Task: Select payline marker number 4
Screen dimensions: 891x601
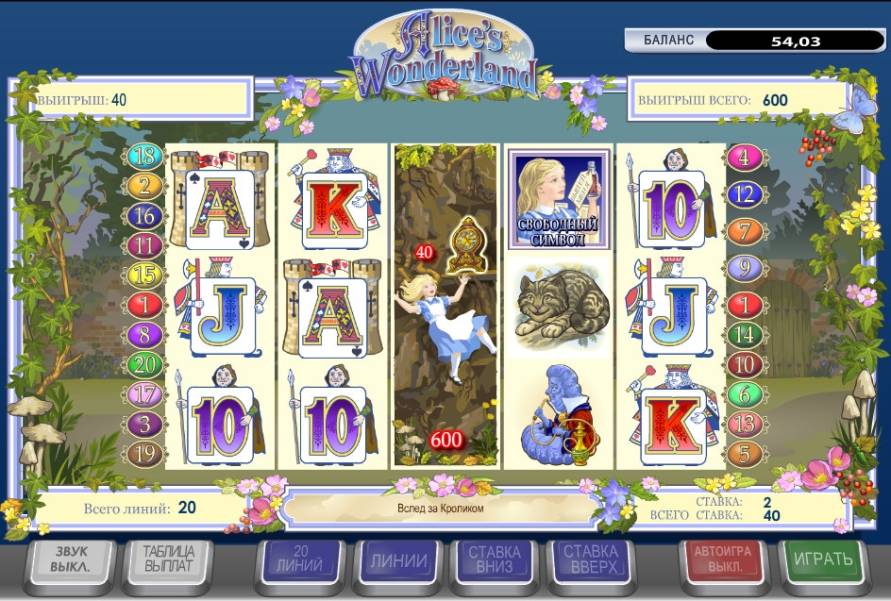Action: click(x=743, y=157)
